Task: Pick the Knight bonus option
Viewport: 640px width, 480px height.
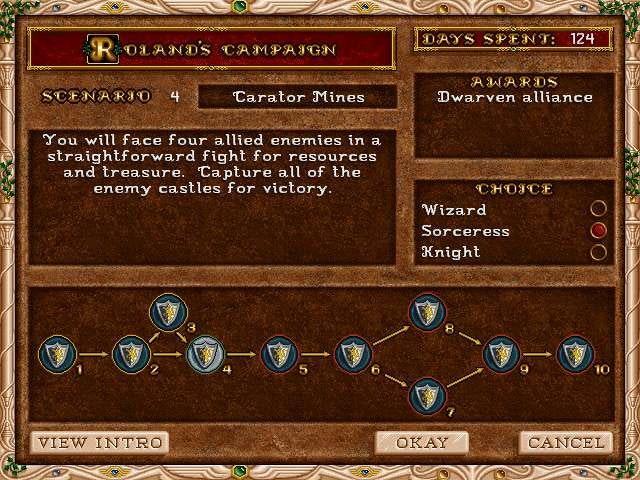Action: [599, 252]
